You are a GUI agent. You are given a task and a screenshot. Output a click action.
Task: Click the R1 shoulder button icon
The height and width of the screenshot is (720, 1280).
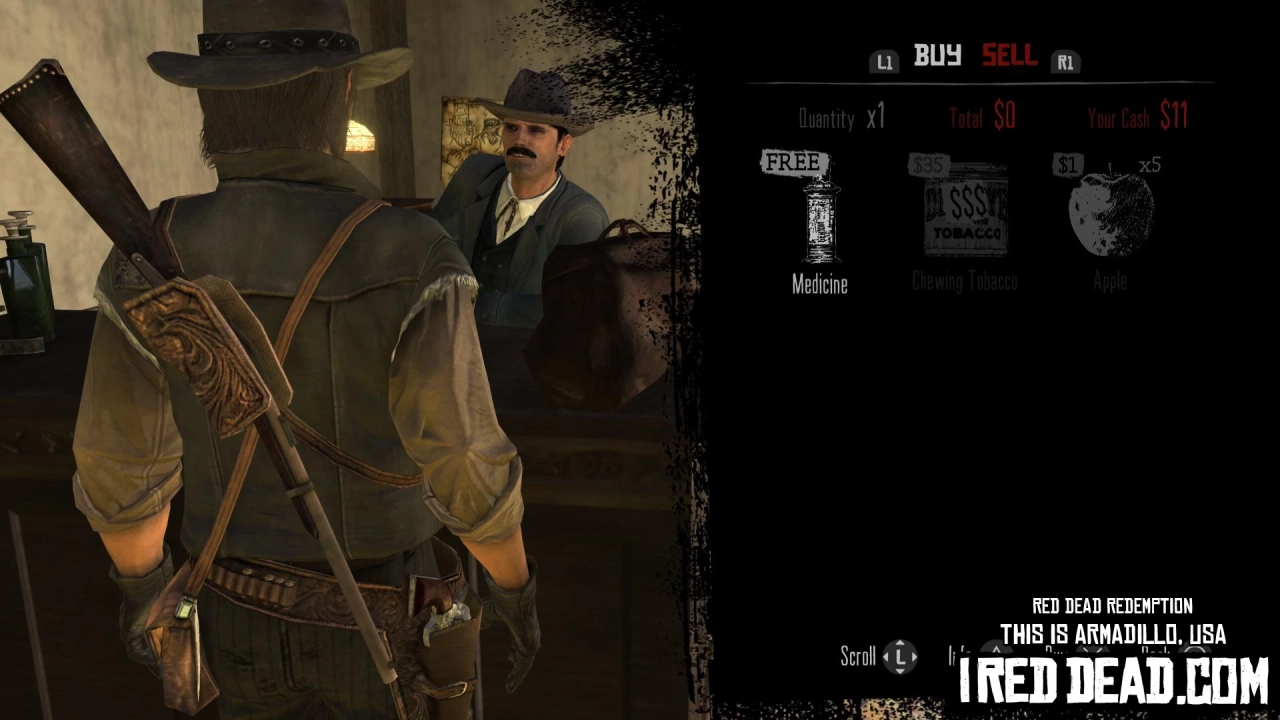[1065, 62]
